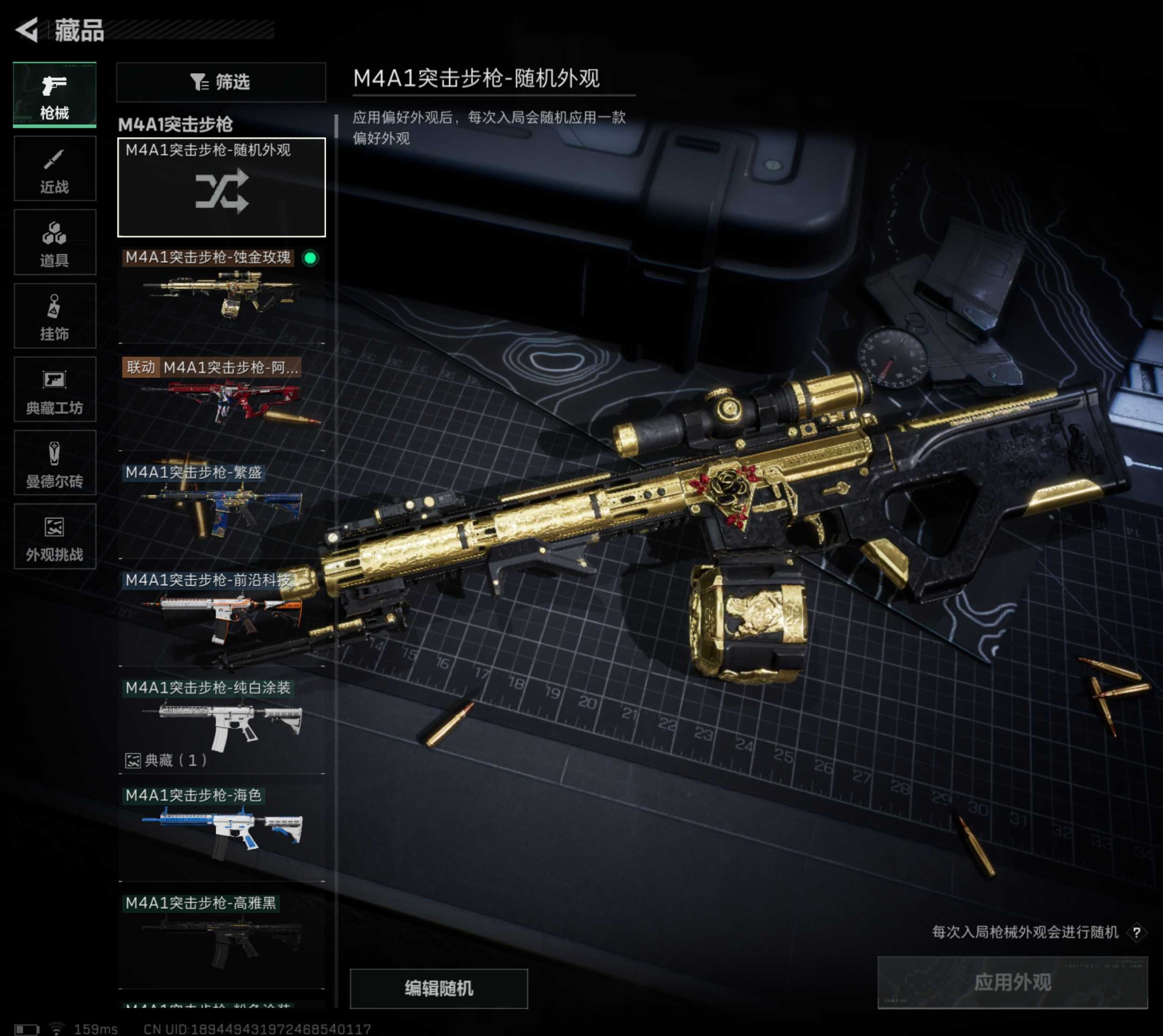The image size is (1163, 1036).
Task: Open the 典藏工坊 workshop tab
Action: pyautogui.click(x=55, y=389)
